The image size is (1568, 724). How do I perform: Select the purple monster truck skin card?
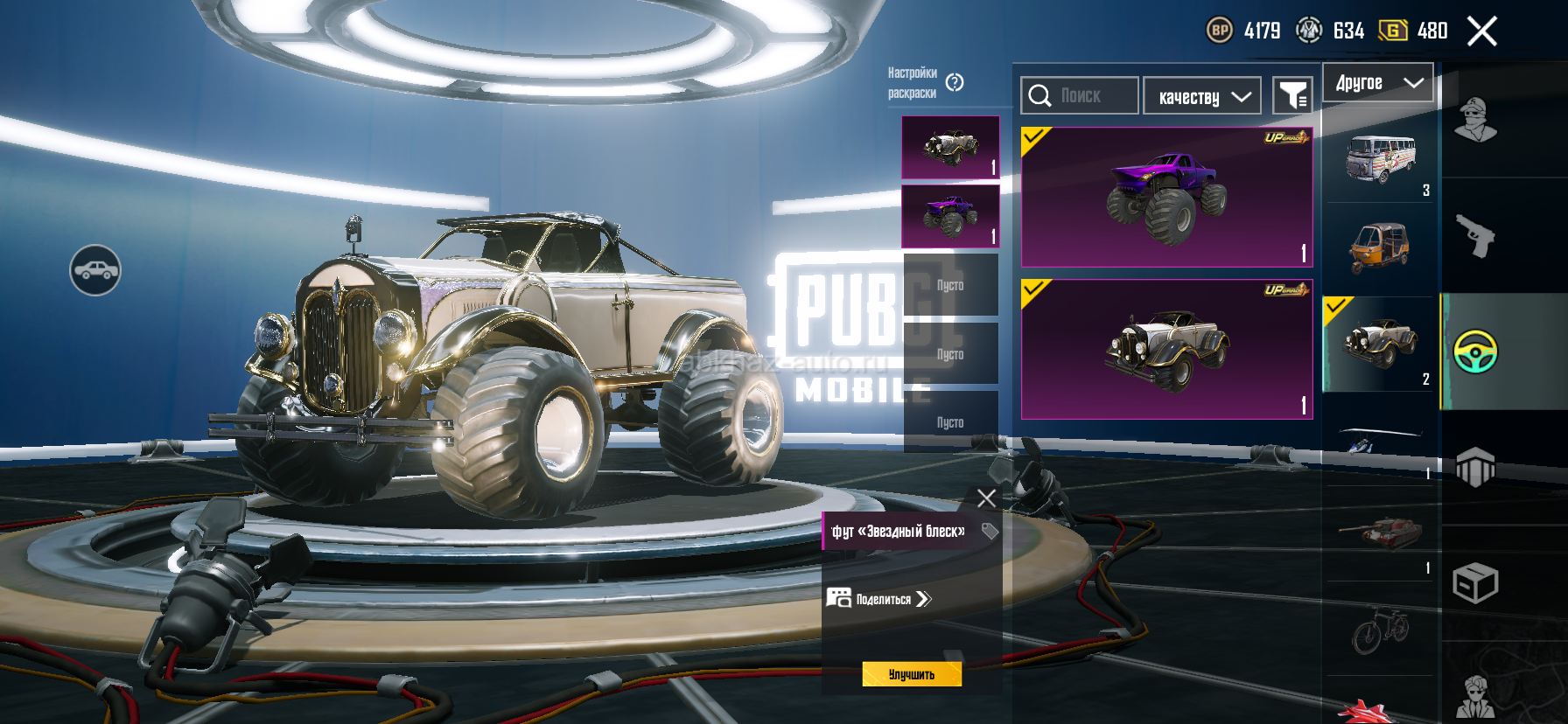click(1166, 197)
